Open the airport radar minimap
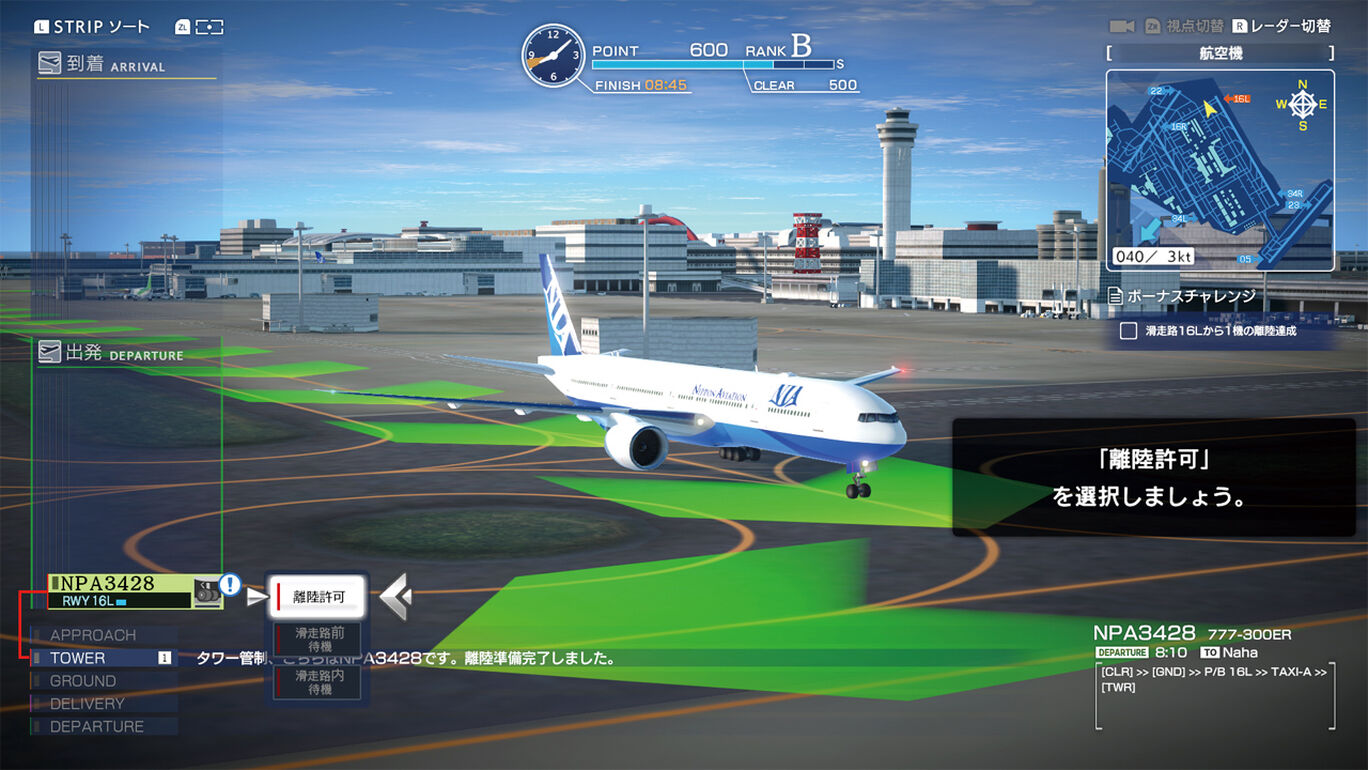Image resolution: width=1368 pixels, height=770 pixels. pyautogui.click(x=1219, y=170)
